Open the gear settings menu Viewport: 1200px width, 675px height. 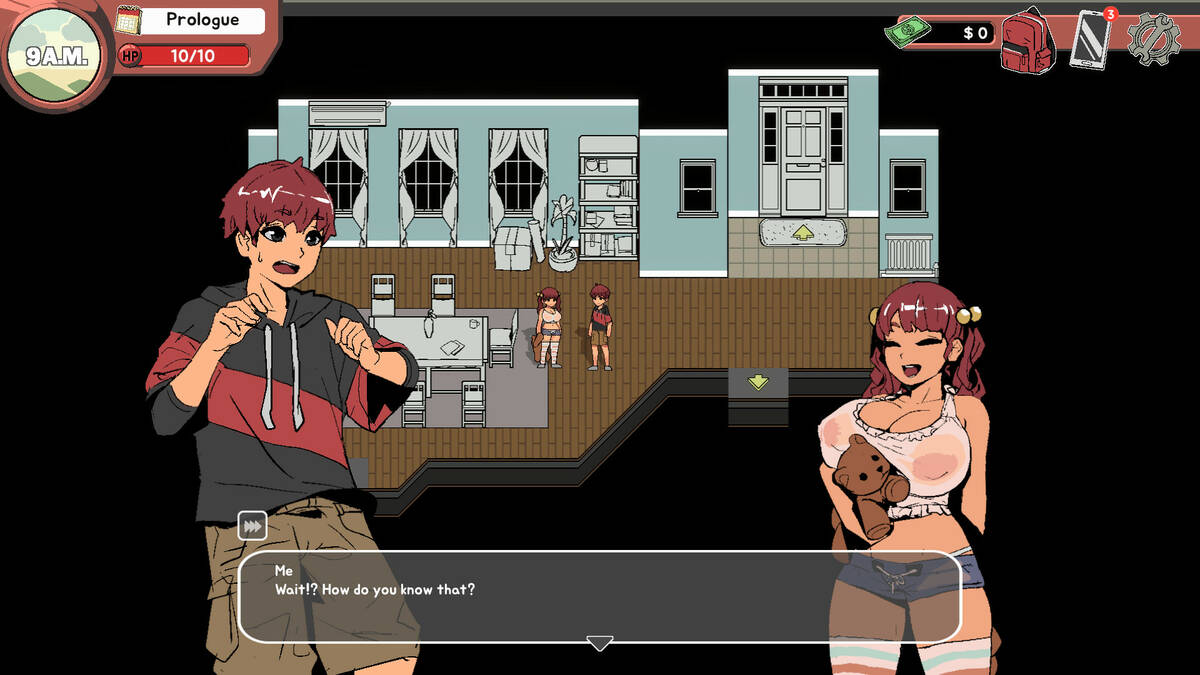pos(1154,40)
